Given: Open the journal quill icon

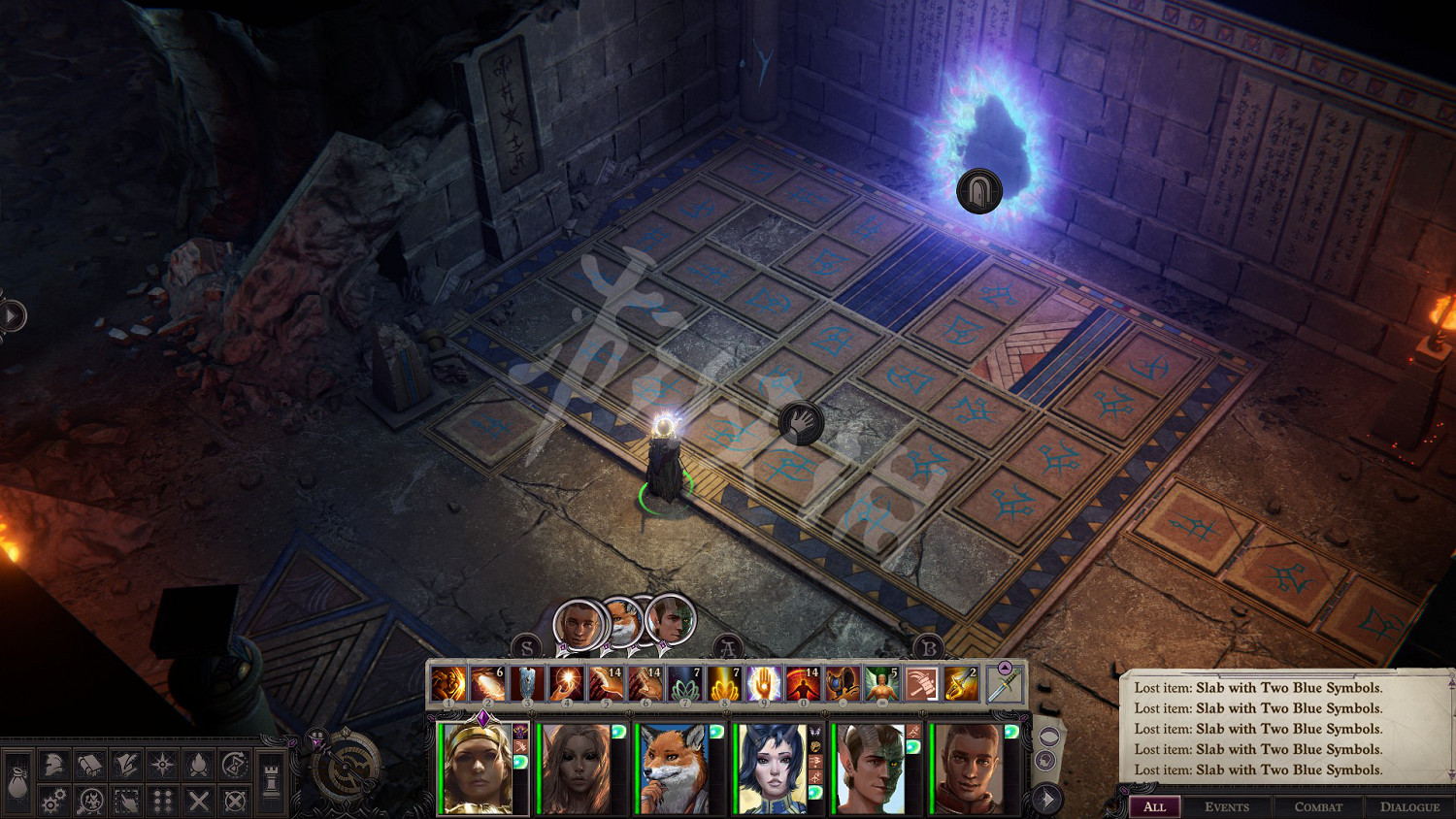Looking at the screenshot, I should pos(125,765).
